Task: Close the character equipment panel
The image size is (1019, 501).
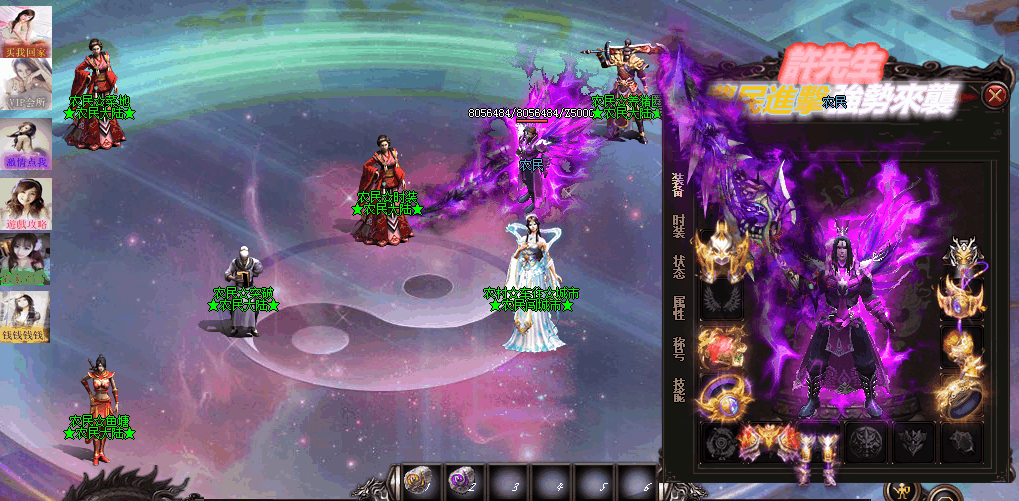Action: click(x=995, y=96)
